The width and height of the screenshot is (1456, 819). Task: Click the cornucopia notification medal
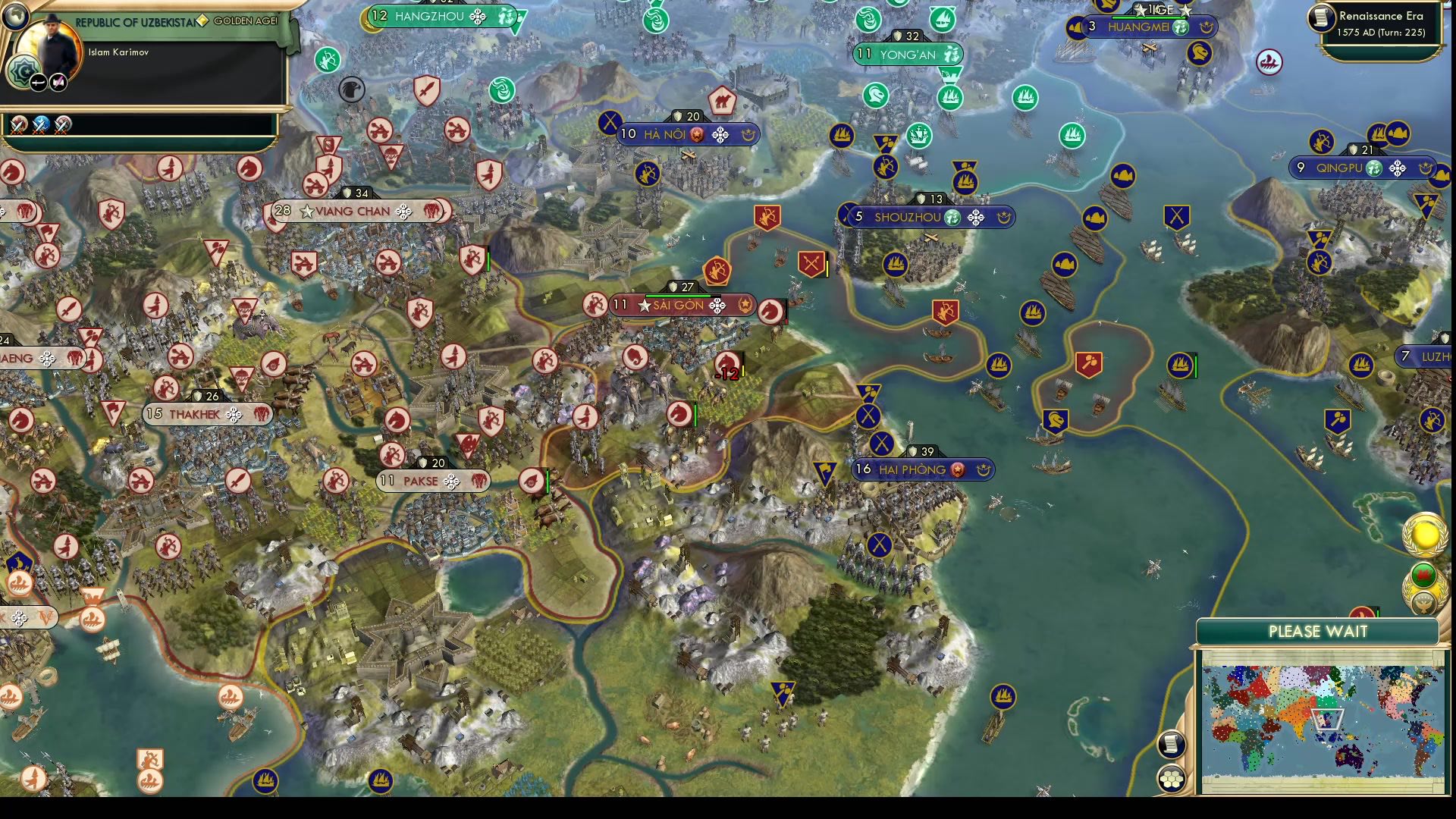coord(1423,604)
